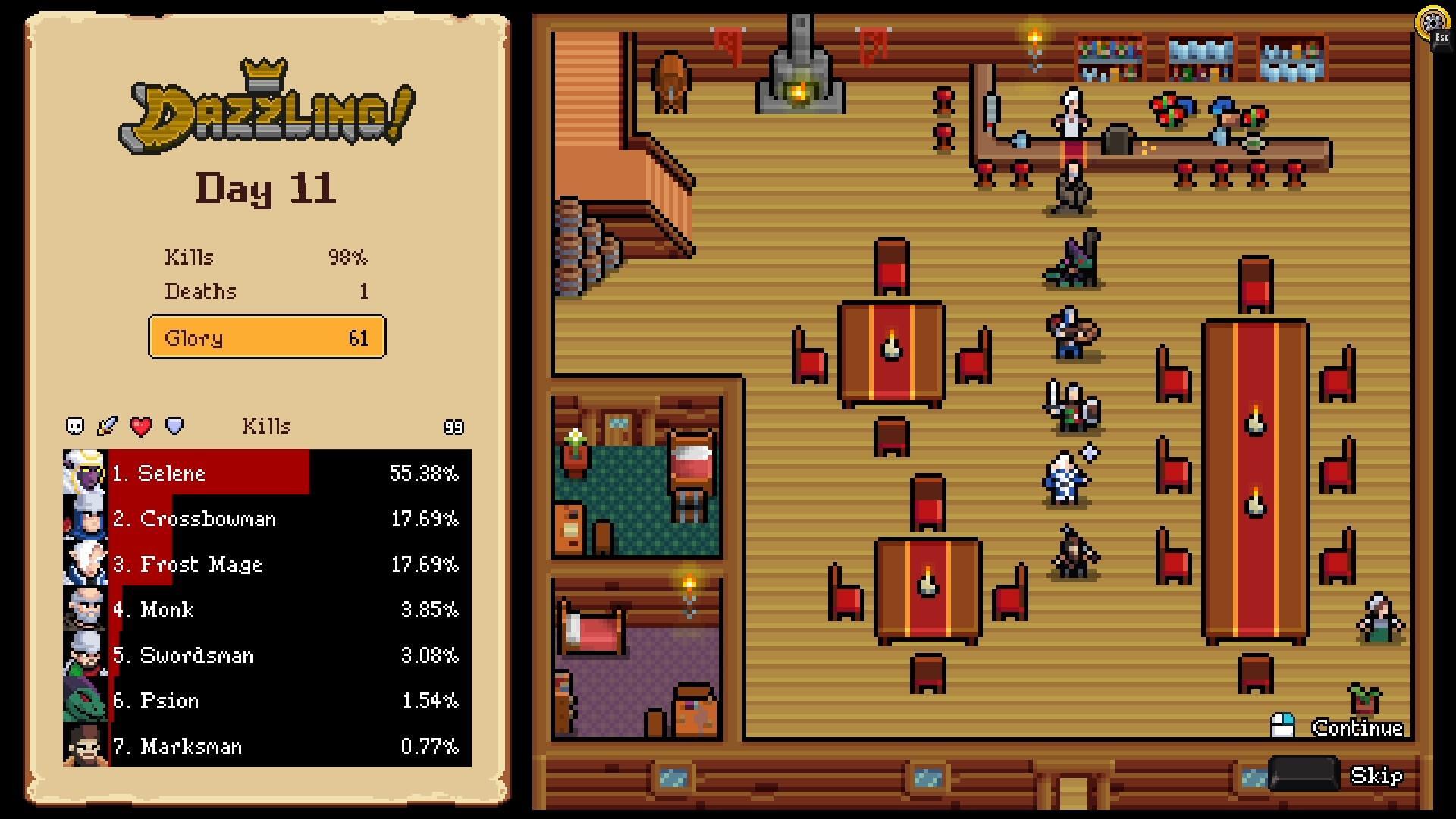Open the Crossbowman's portrait
The height and width of the screenshot is (819, 1456).
tap(83, 518)
